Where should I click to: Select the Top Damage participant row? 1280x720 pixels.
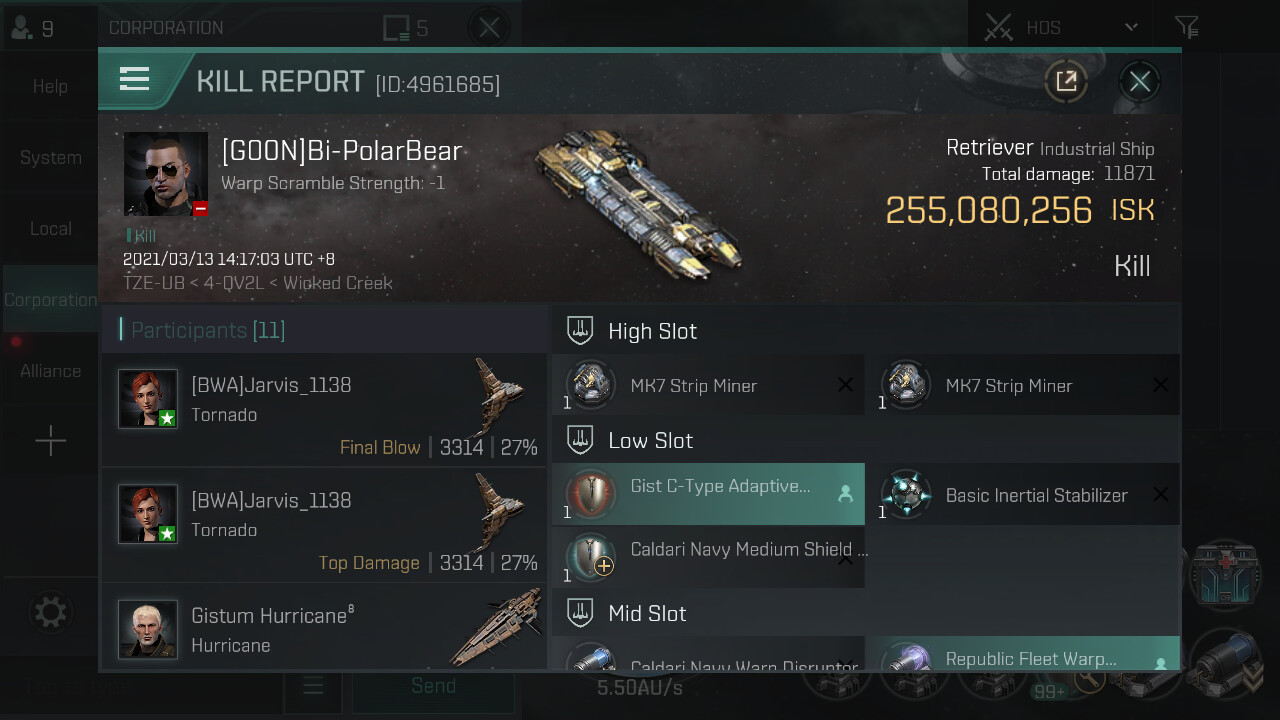tap(324, 525)
